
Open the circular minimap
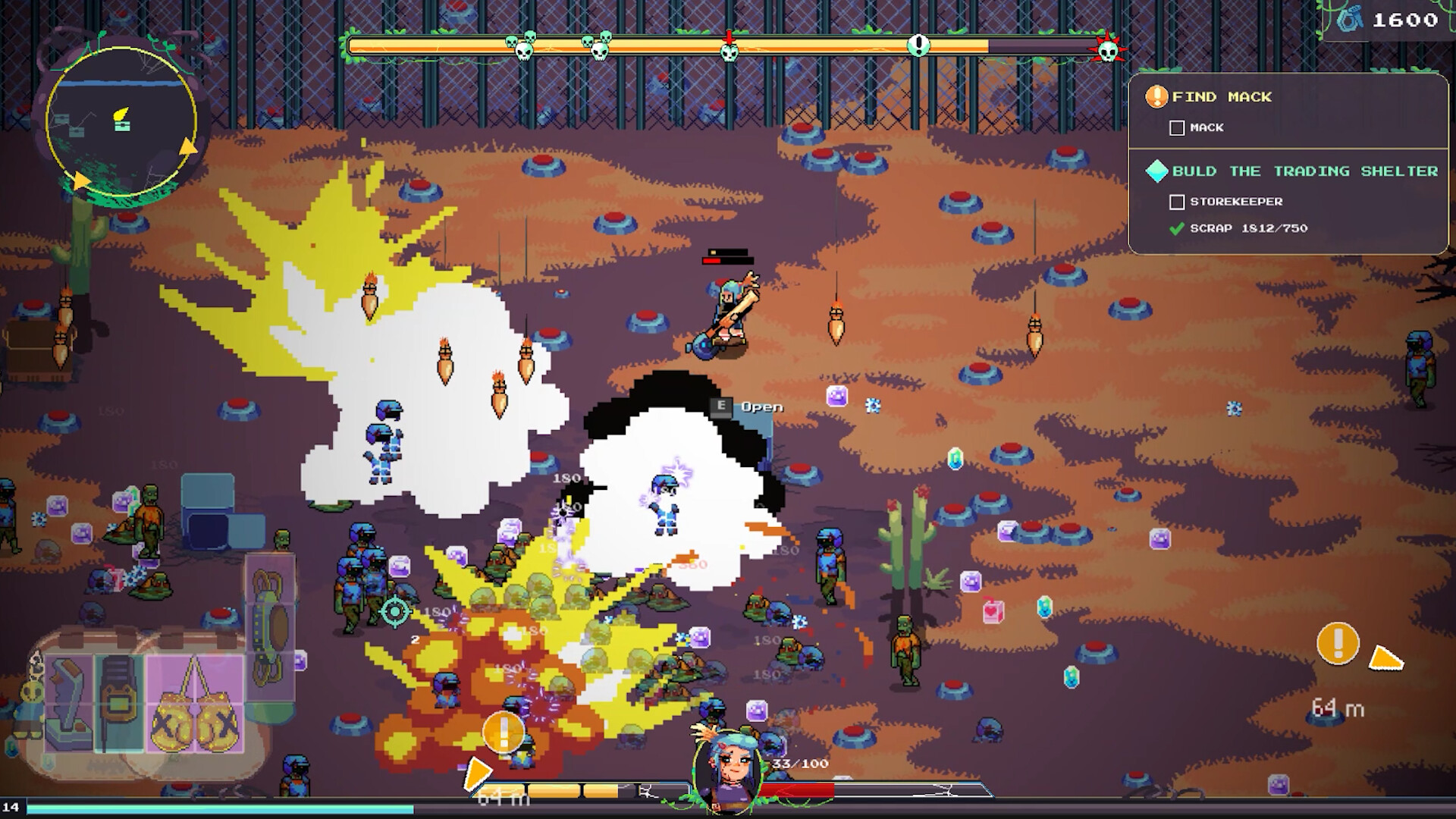click(121, 121)
